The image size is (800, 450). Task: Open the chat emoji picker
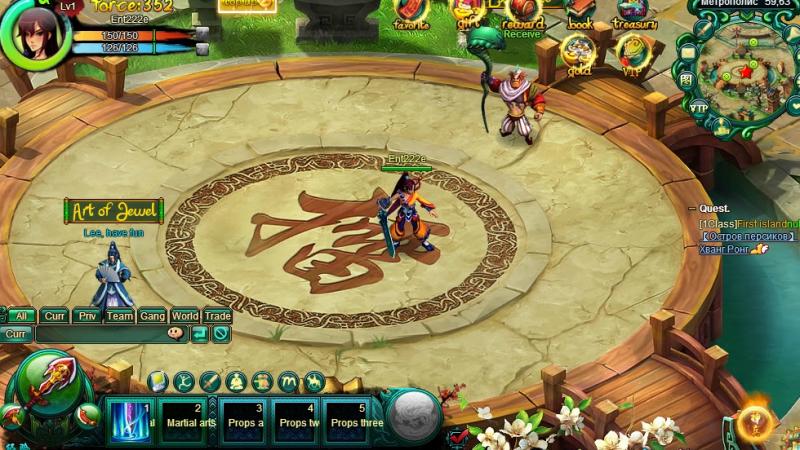pyautogui.click(x=176, y=334)
